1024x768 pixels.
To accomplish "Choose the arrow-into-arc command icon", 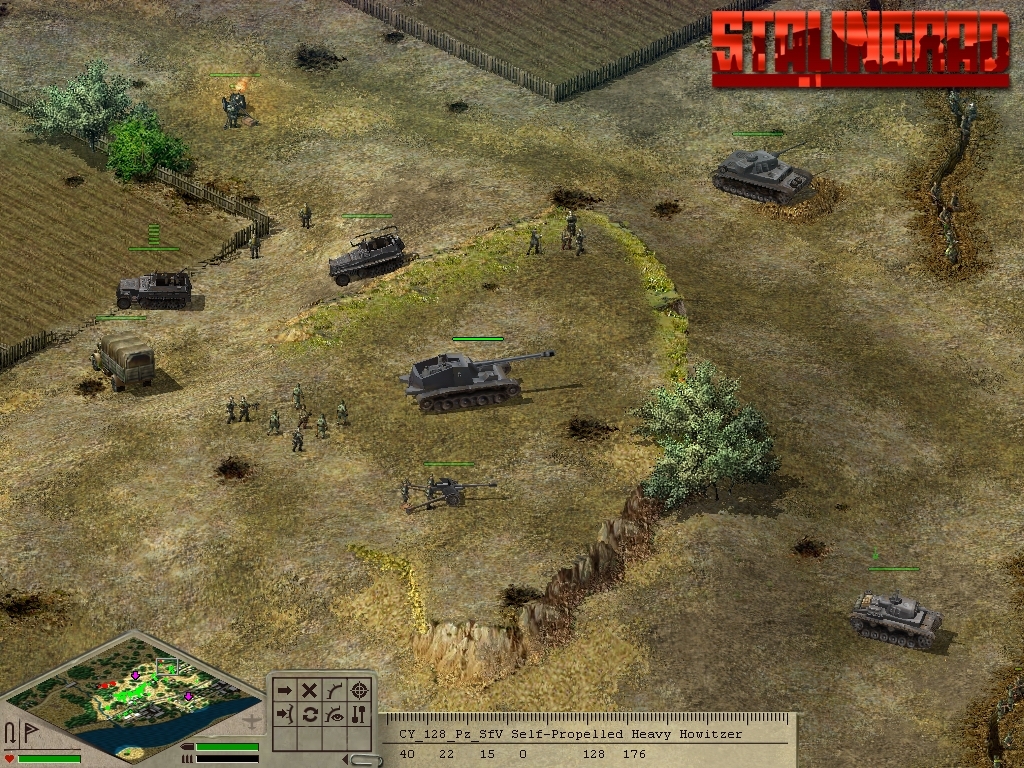I will click(285, 714).
